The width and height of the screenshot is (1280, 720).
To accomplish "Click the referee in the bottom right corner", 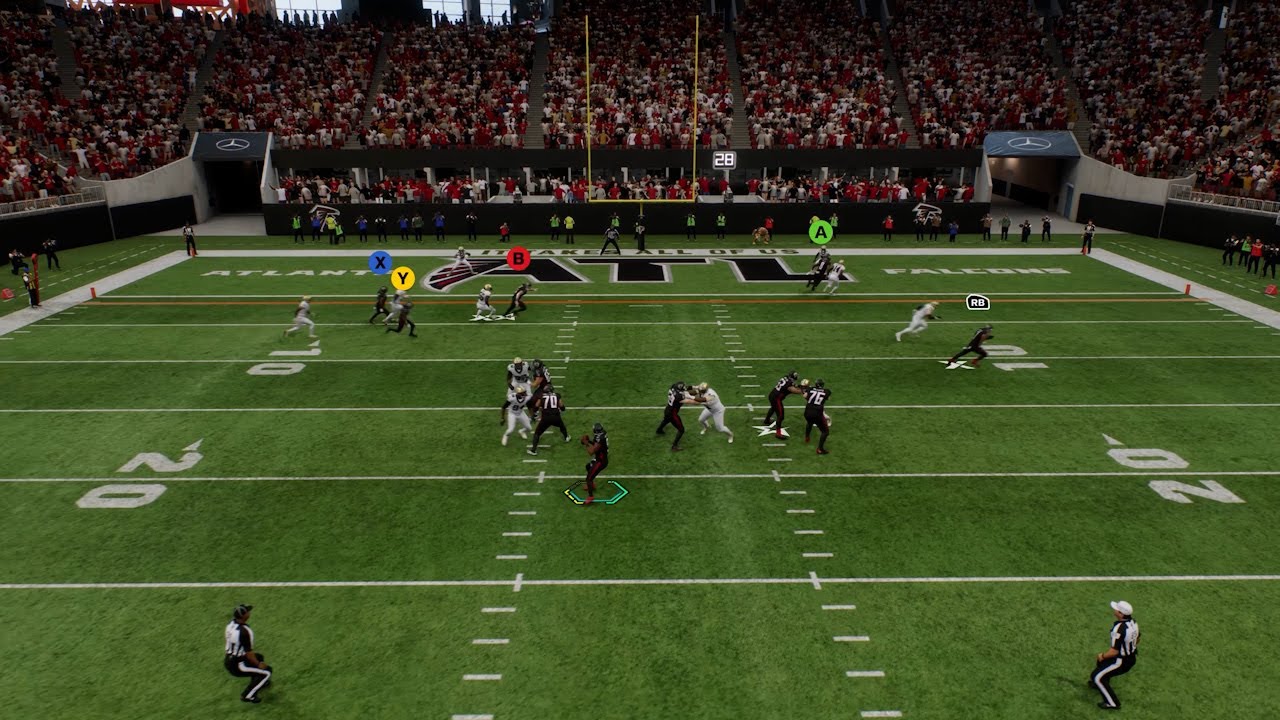I will point(1120,650).
